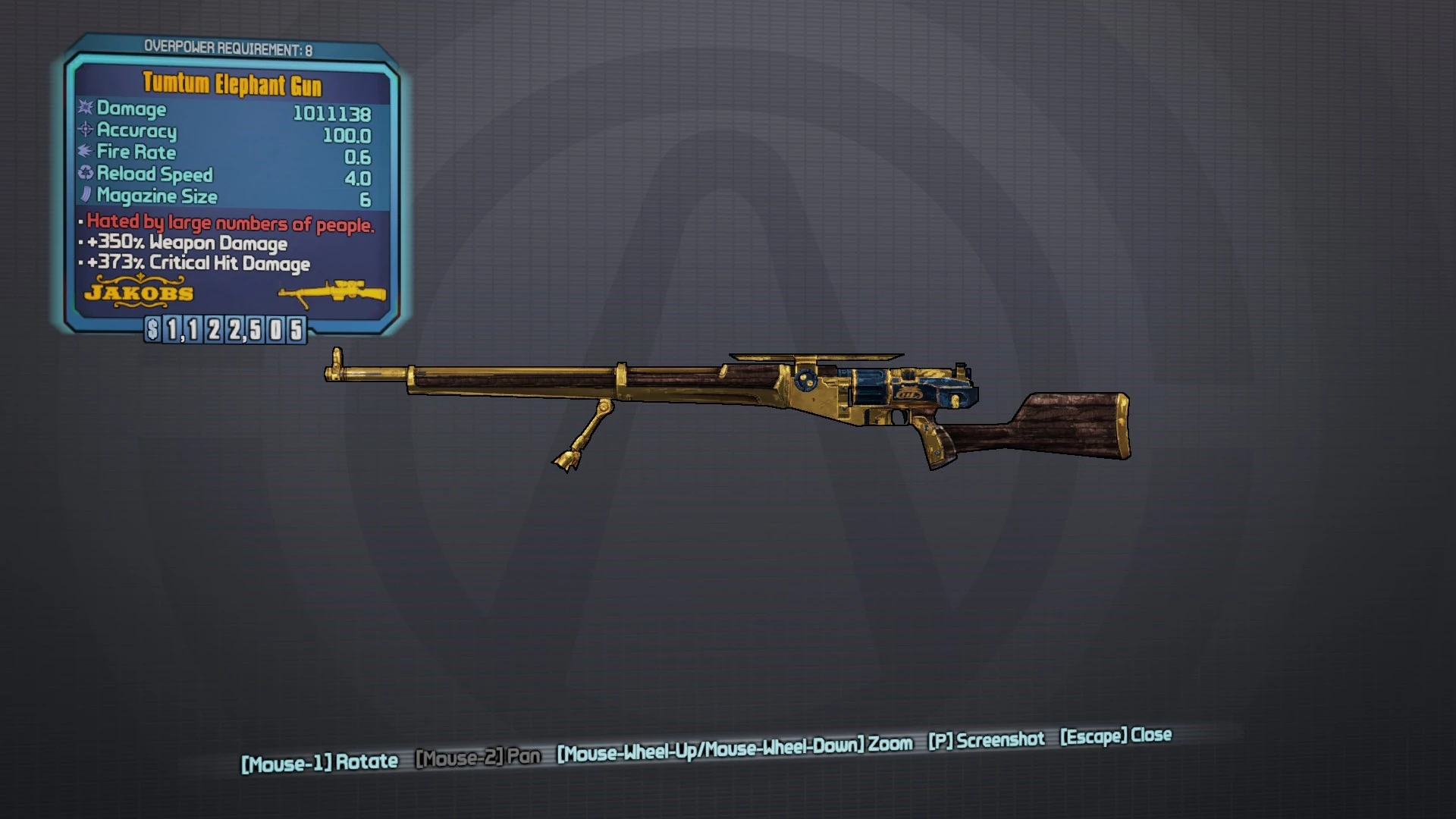Click the dollar sign on the price tag
Image resolution: width=1456 pixels, height=819 pixels.
point(153,329)
